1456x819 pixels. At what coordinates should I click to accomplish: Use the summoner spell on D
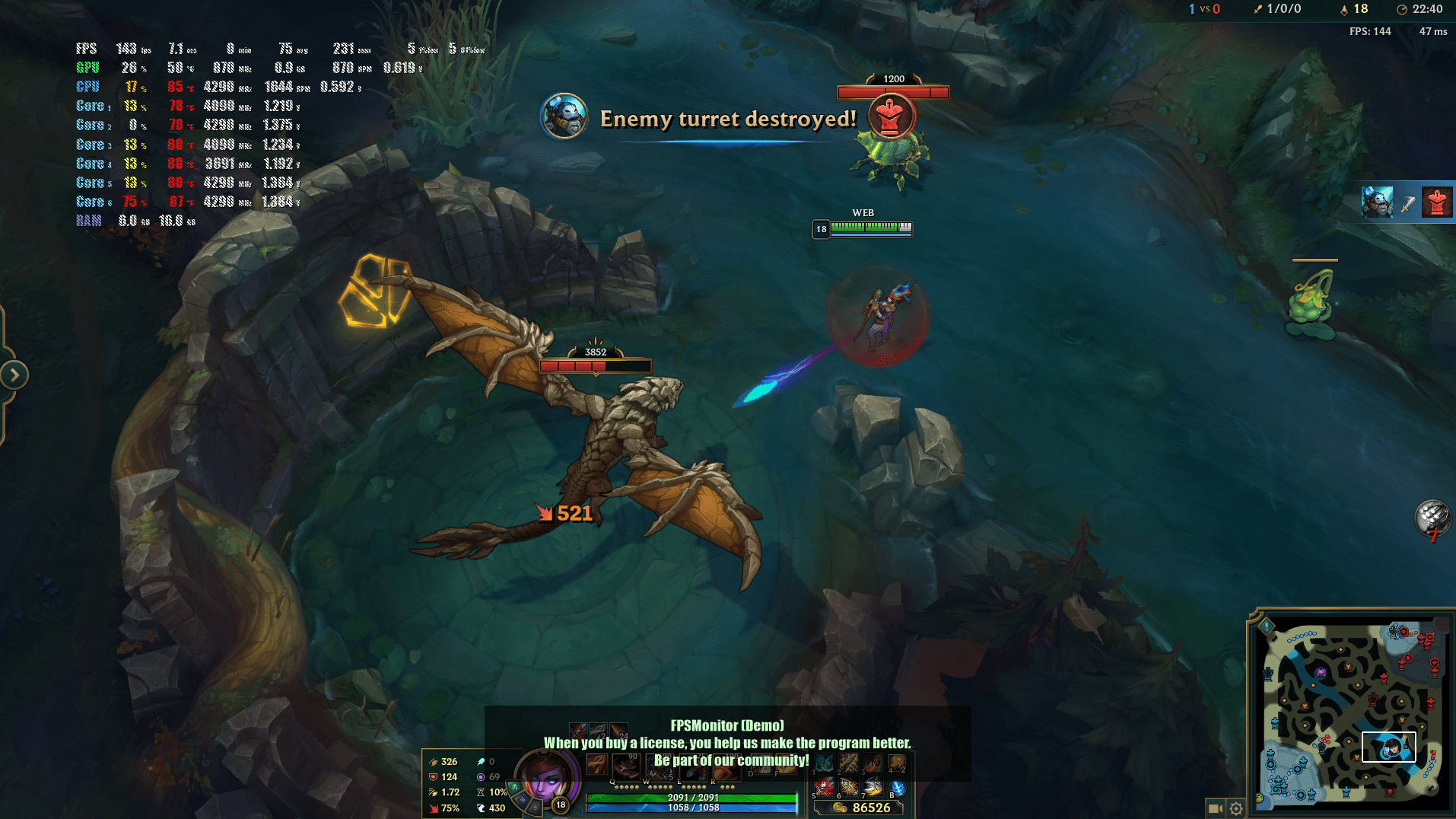click(761, 765)
